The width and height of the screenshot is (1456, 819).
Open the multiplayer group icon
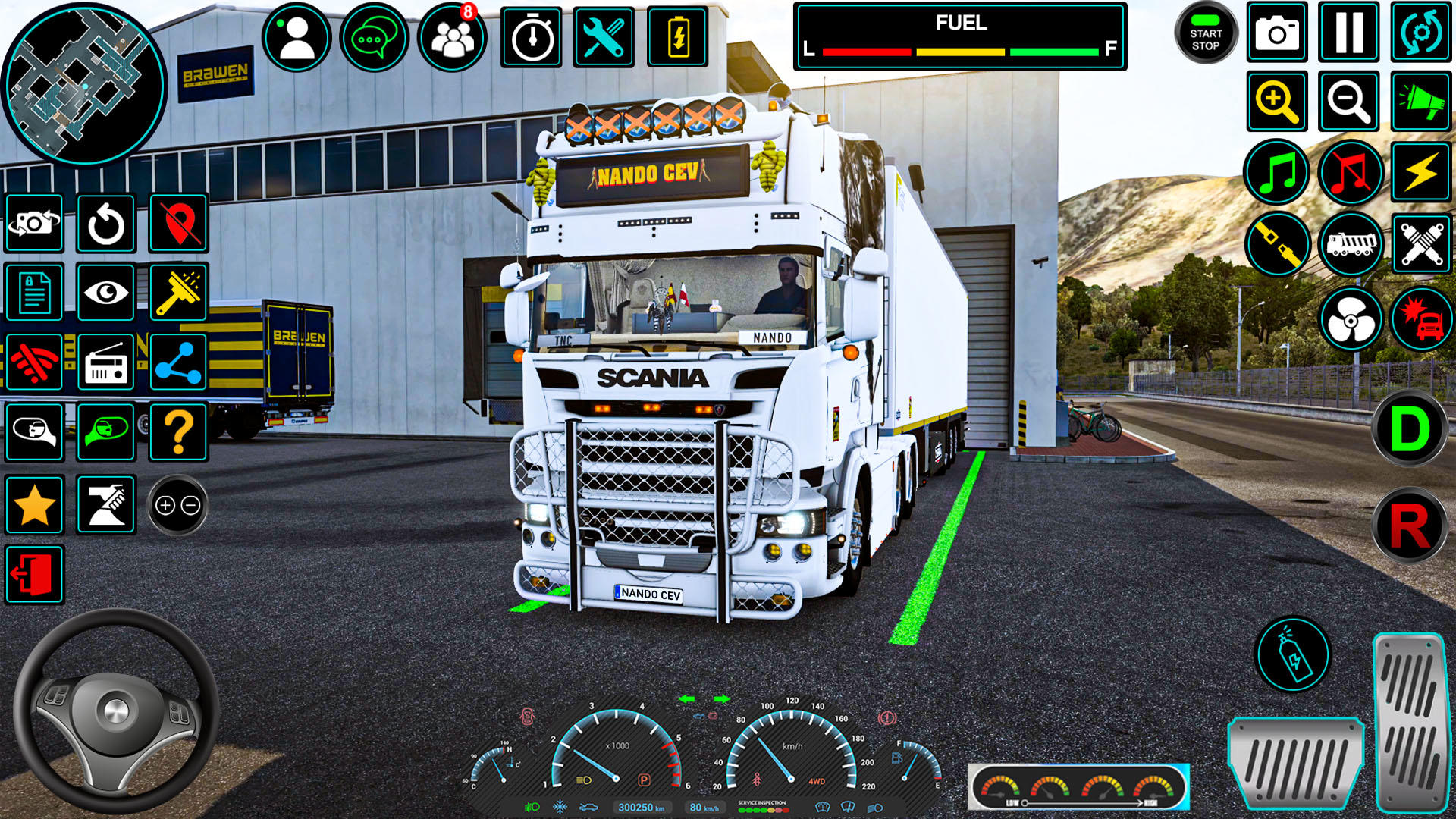point(452,37)
